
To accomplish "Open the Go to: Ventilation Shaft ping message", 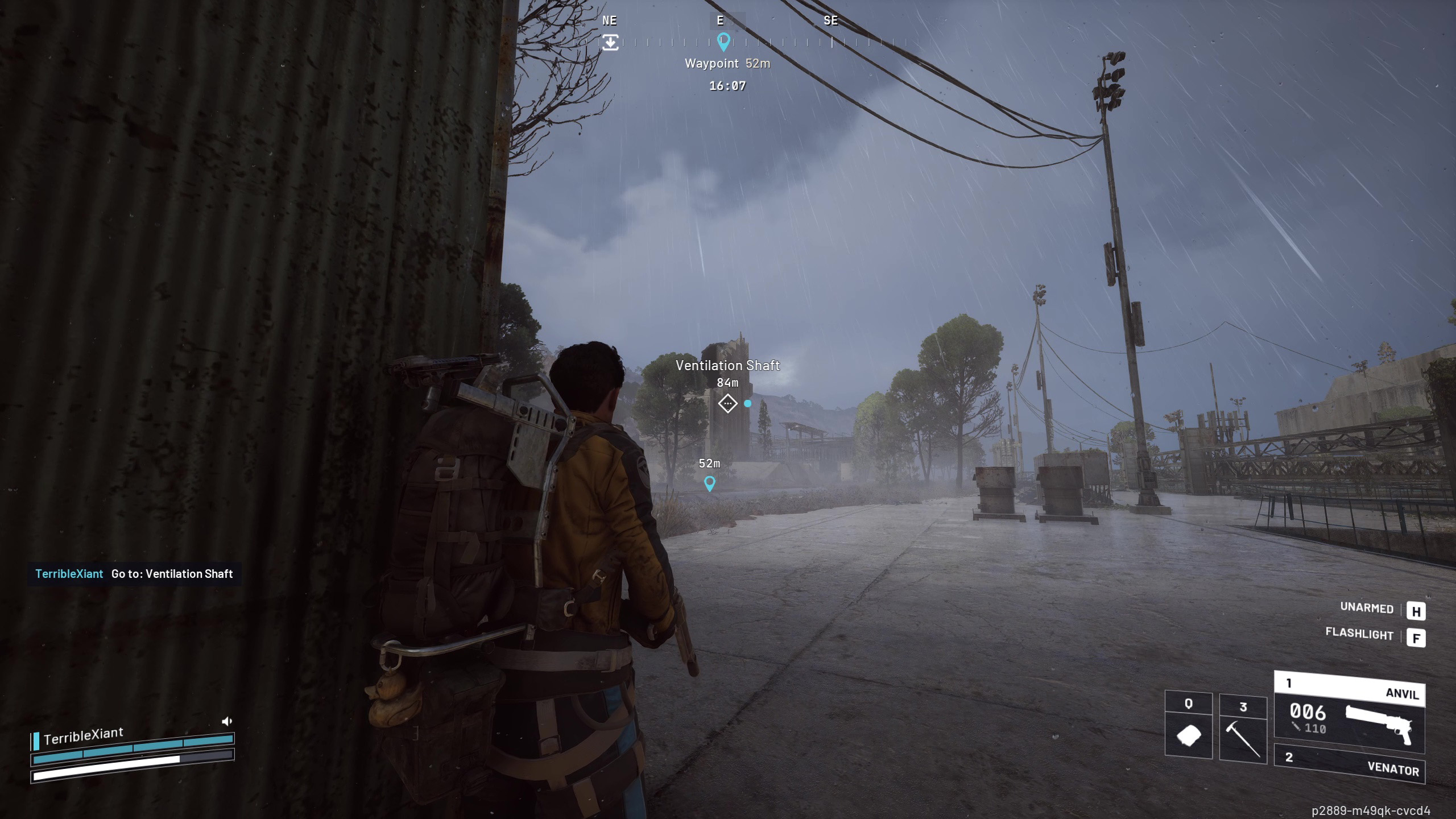I will point(134,574).
